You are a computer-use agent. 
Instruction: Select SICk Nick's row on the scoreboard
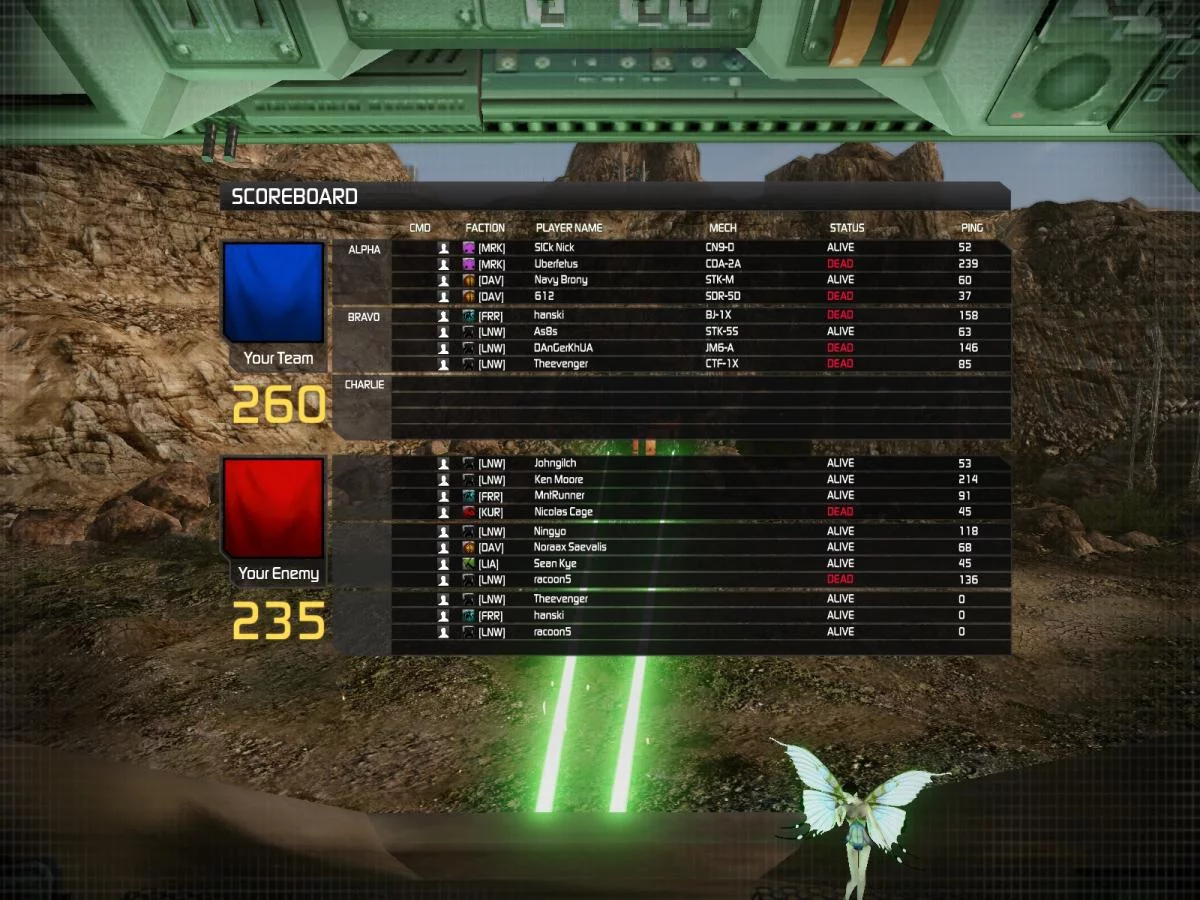[554, 248]
